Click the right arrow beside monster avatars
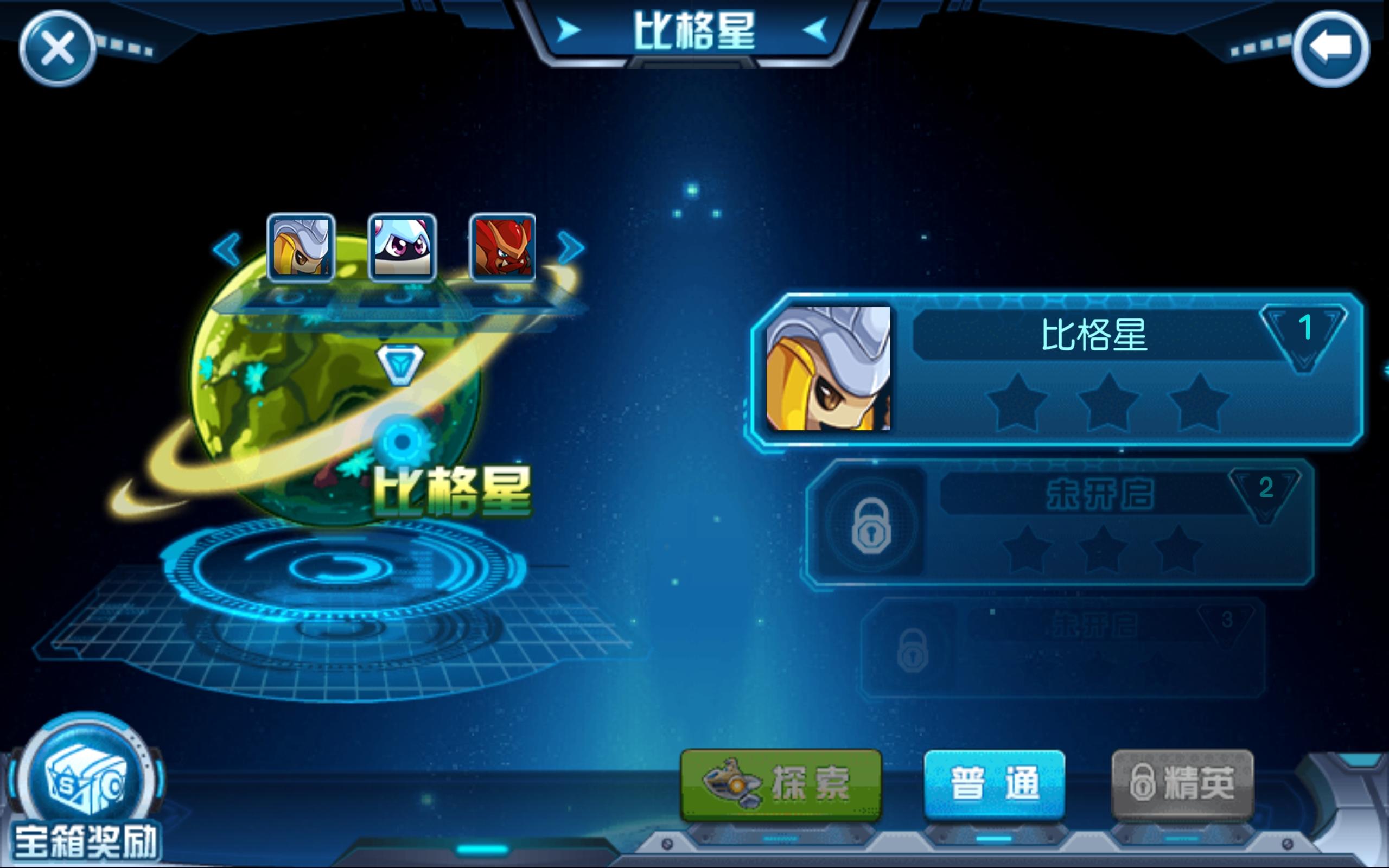This screenshot has height=868, width=1389. 569,247
